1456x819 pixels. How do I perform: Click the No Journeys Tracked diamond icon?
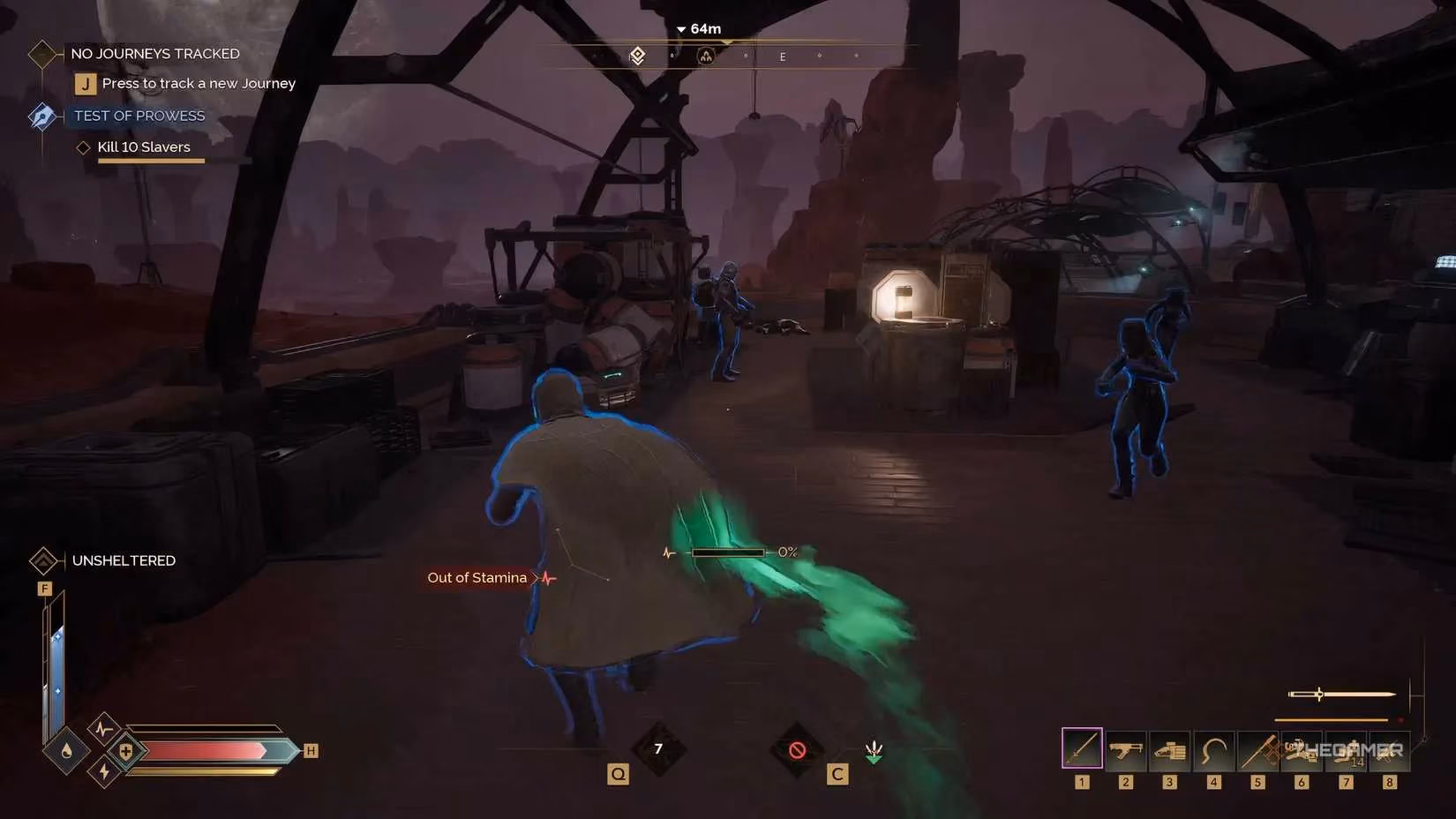tap(42, 54)
